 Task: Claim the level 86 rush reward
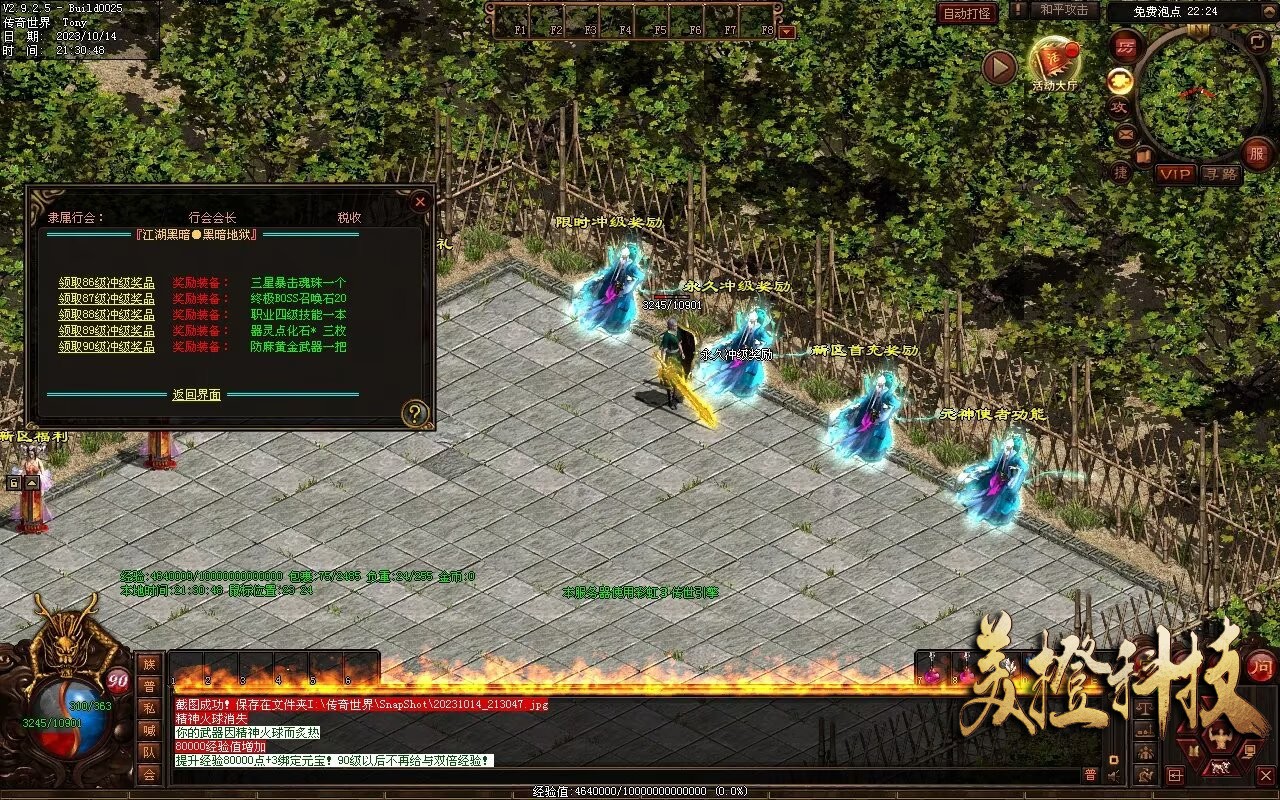(x=106, y=283)
